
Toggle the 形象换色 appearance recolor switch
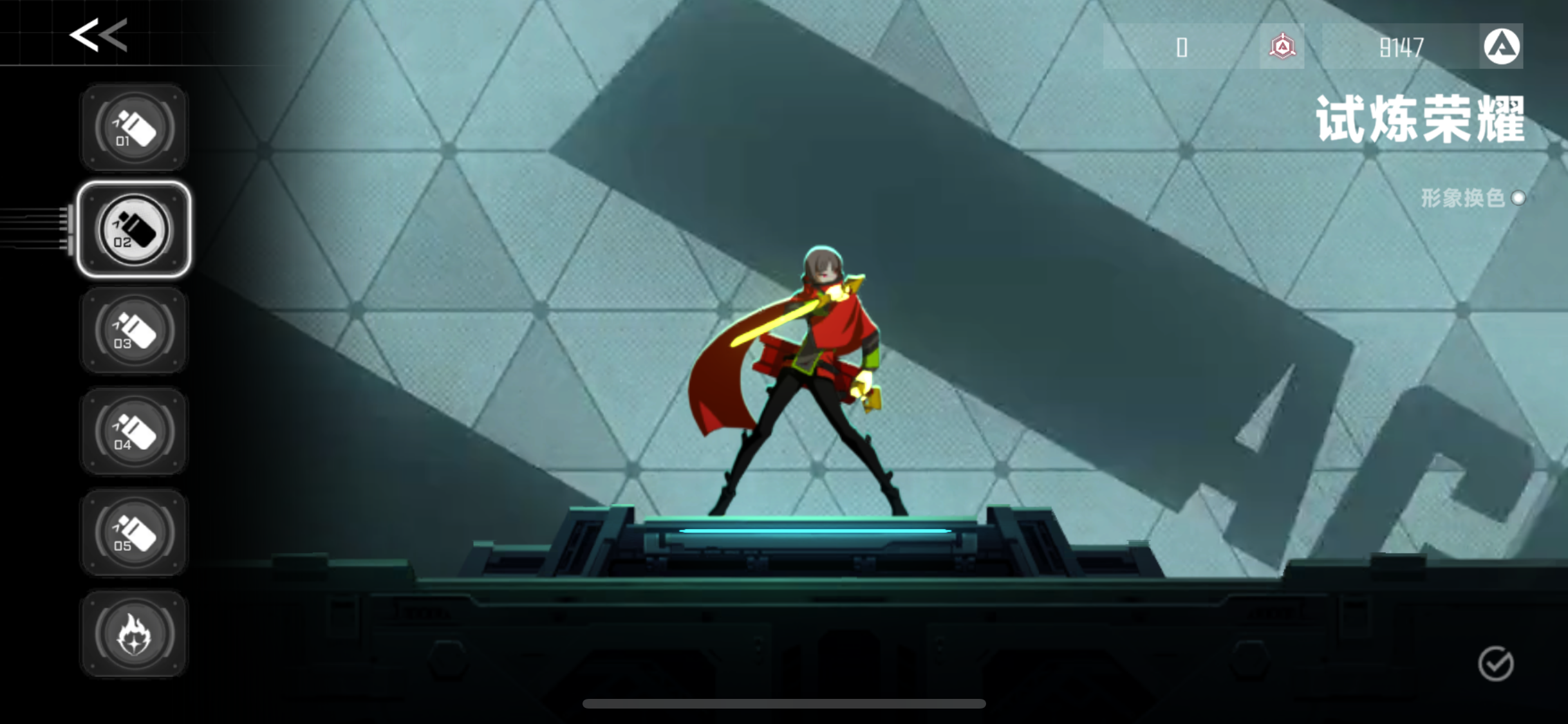[x=1518, y=198]
